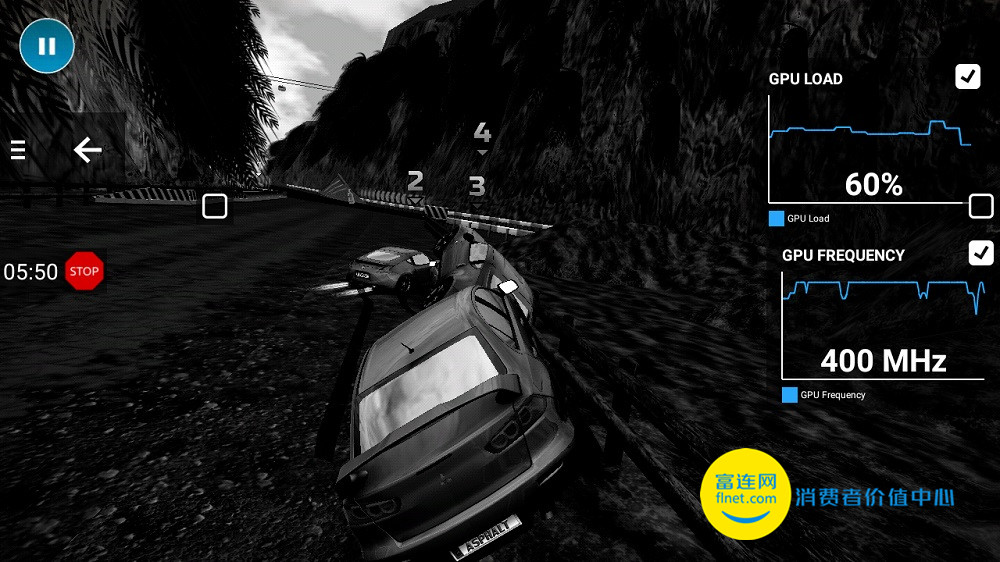Tick the empty checkbox above the timer

coord(214,206)
